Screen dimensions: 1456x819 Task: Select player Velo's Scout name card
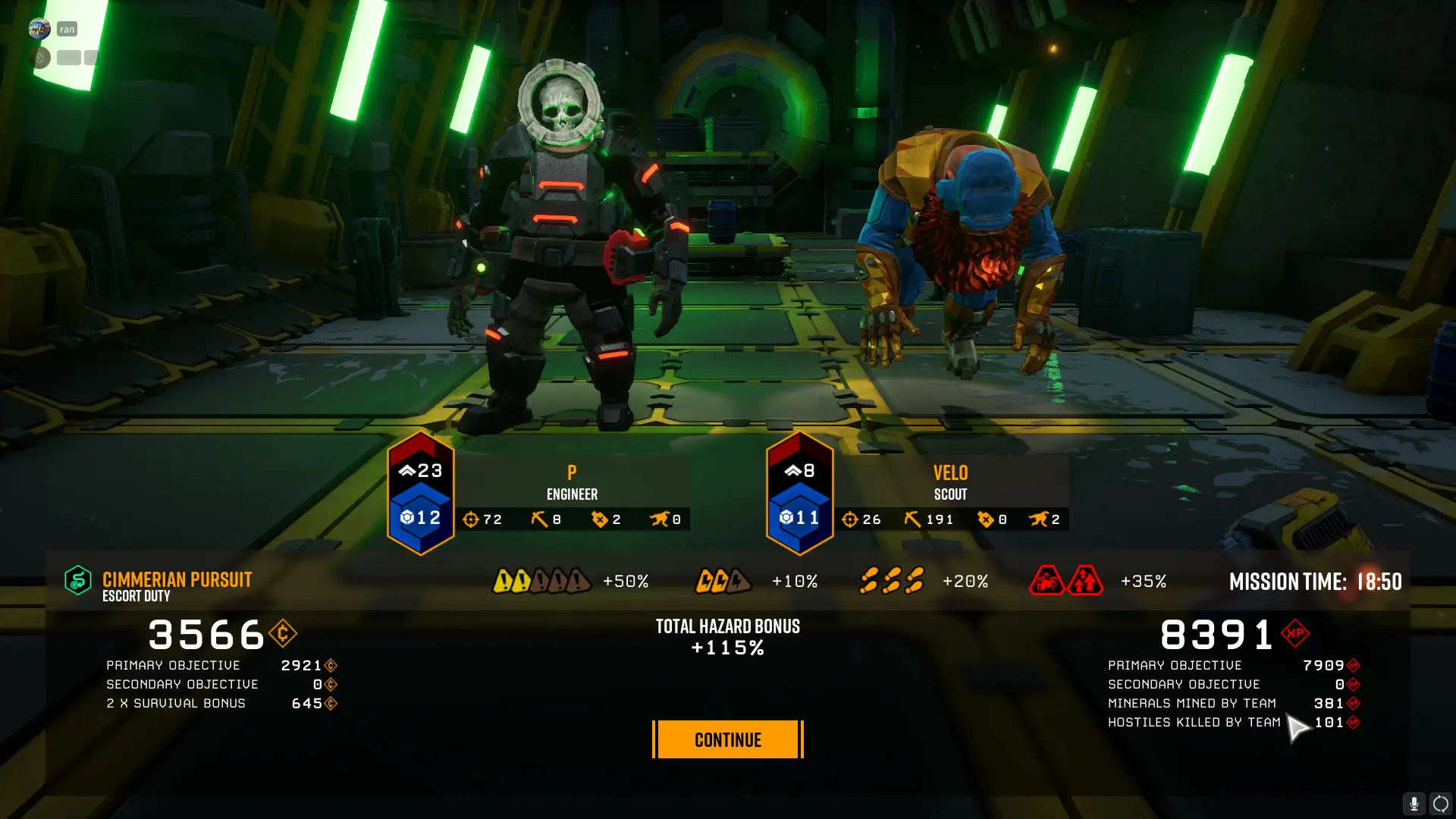950,482
